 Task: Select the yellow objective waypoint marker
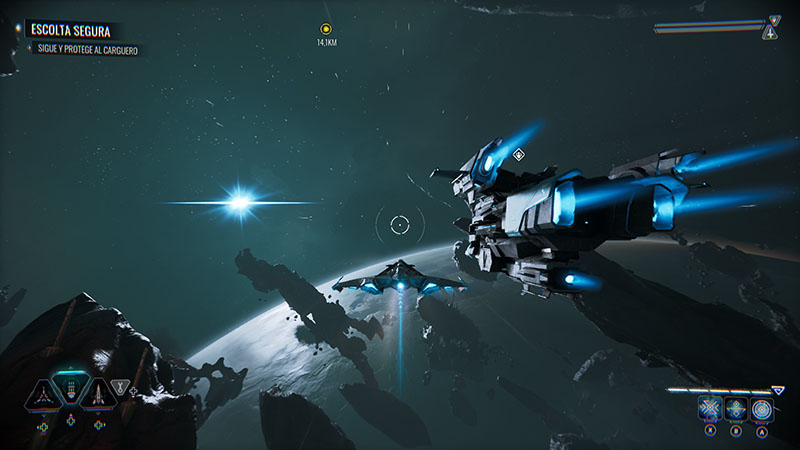[x=326, y=30]
